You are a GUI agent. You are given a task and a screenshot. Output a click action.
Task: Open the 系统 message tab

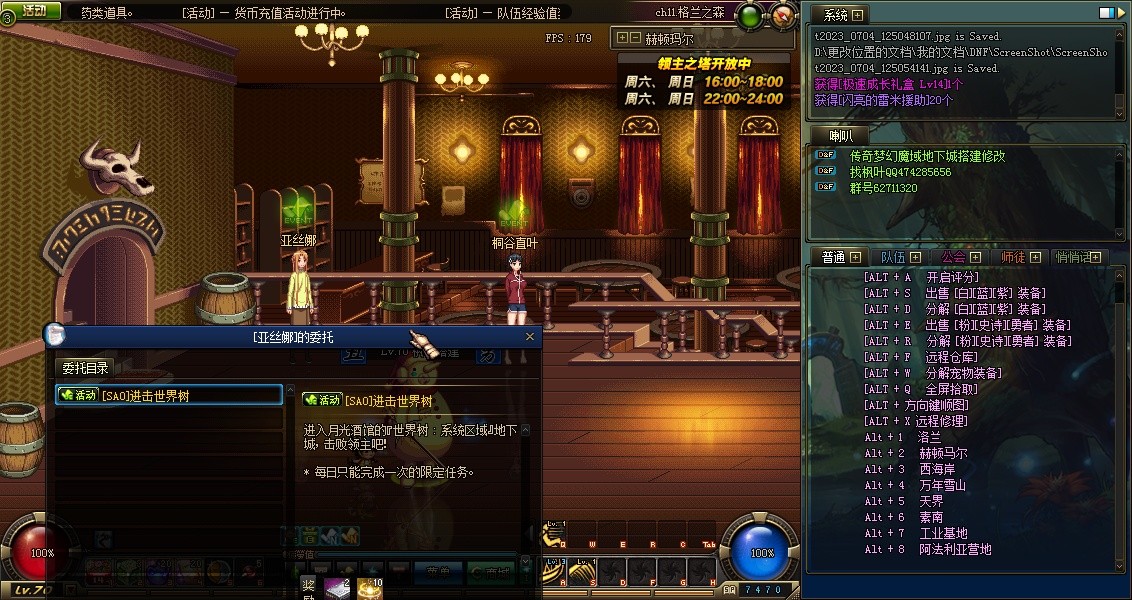(x=835, y=15)
